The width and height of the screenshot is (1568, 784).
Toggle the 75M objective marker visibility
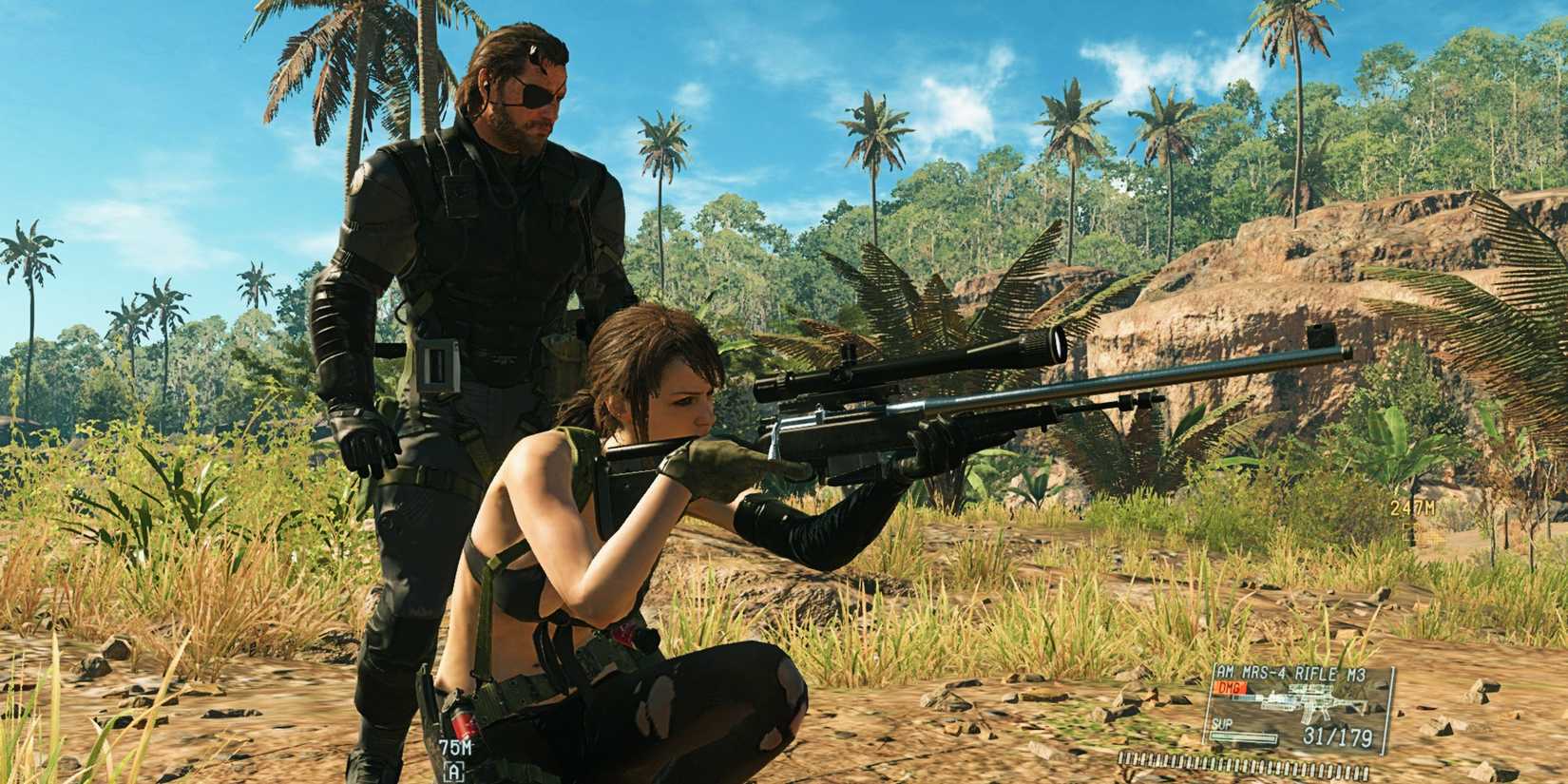click(455, 746)
